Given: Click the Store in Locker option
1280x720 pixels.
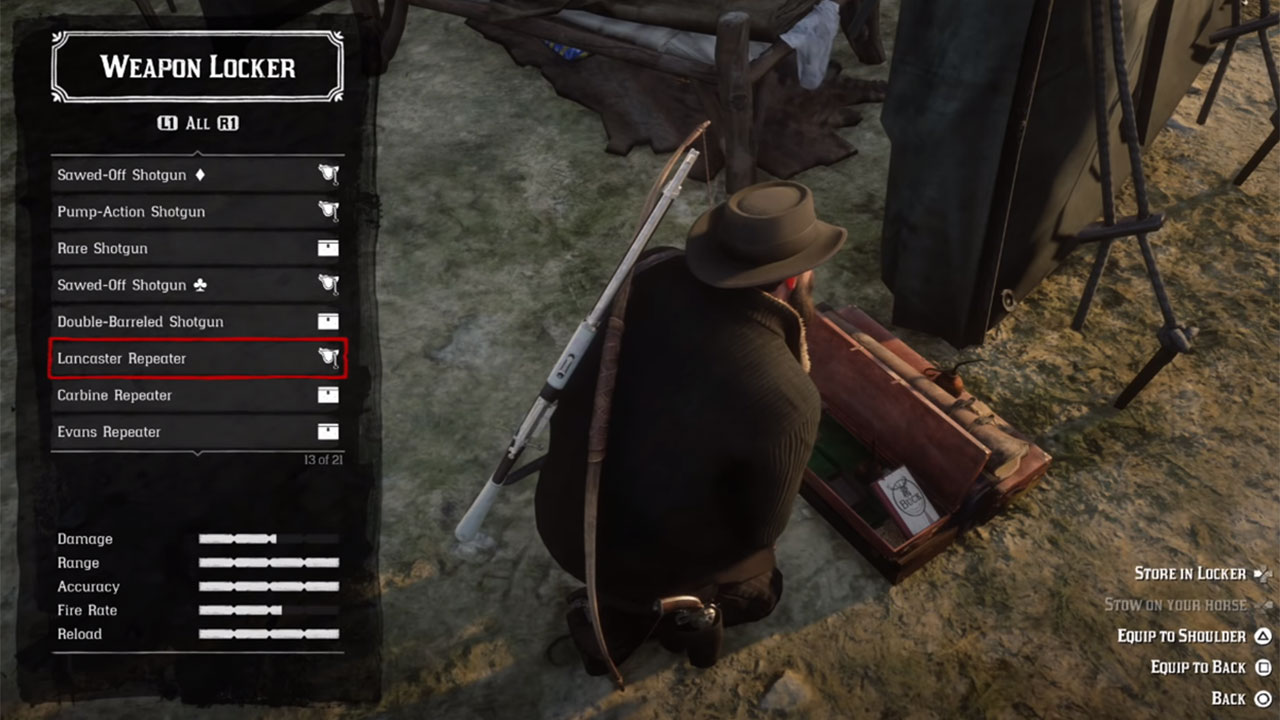Looking at the screenshot, I should click(x=1190, y=574).
